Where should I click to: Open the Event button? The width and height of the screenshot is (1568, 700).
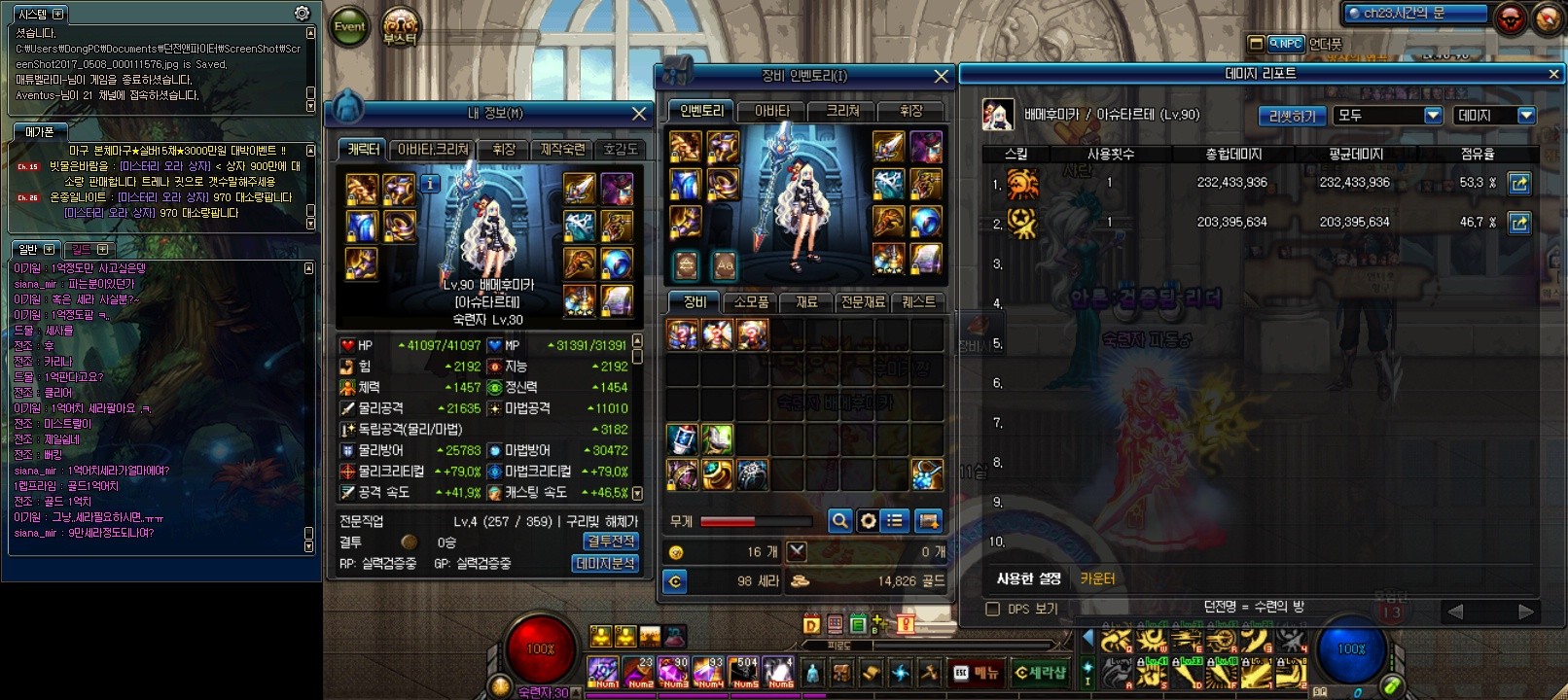pos(350,27)
